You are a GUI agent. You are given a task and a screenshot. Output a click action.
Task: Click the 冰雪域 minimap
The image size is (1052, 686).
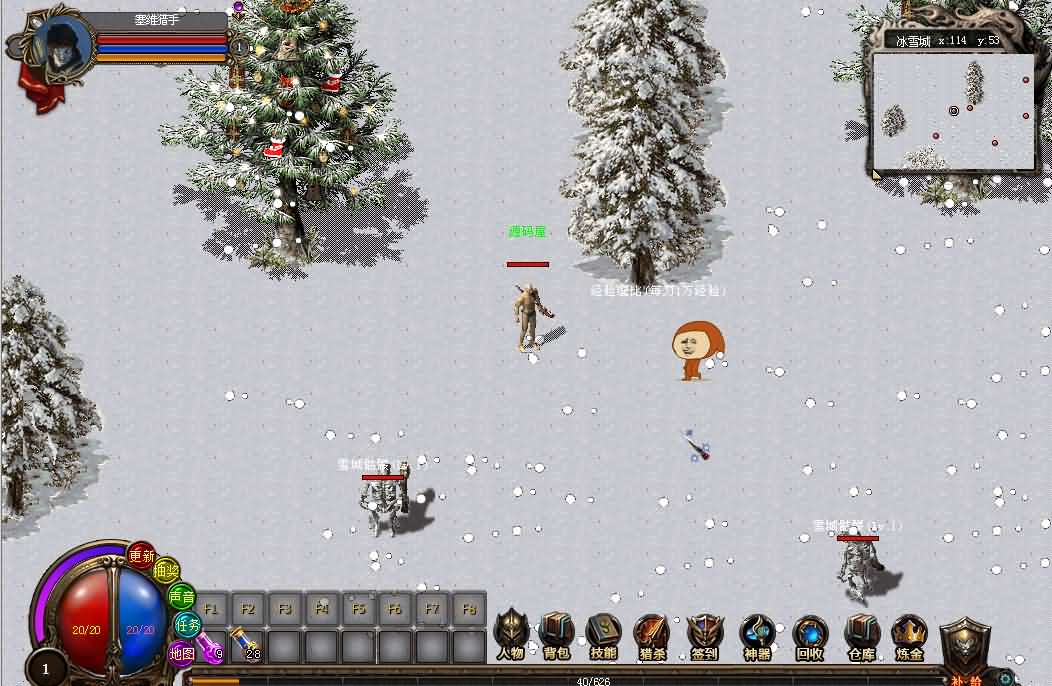tap(953, 110)
